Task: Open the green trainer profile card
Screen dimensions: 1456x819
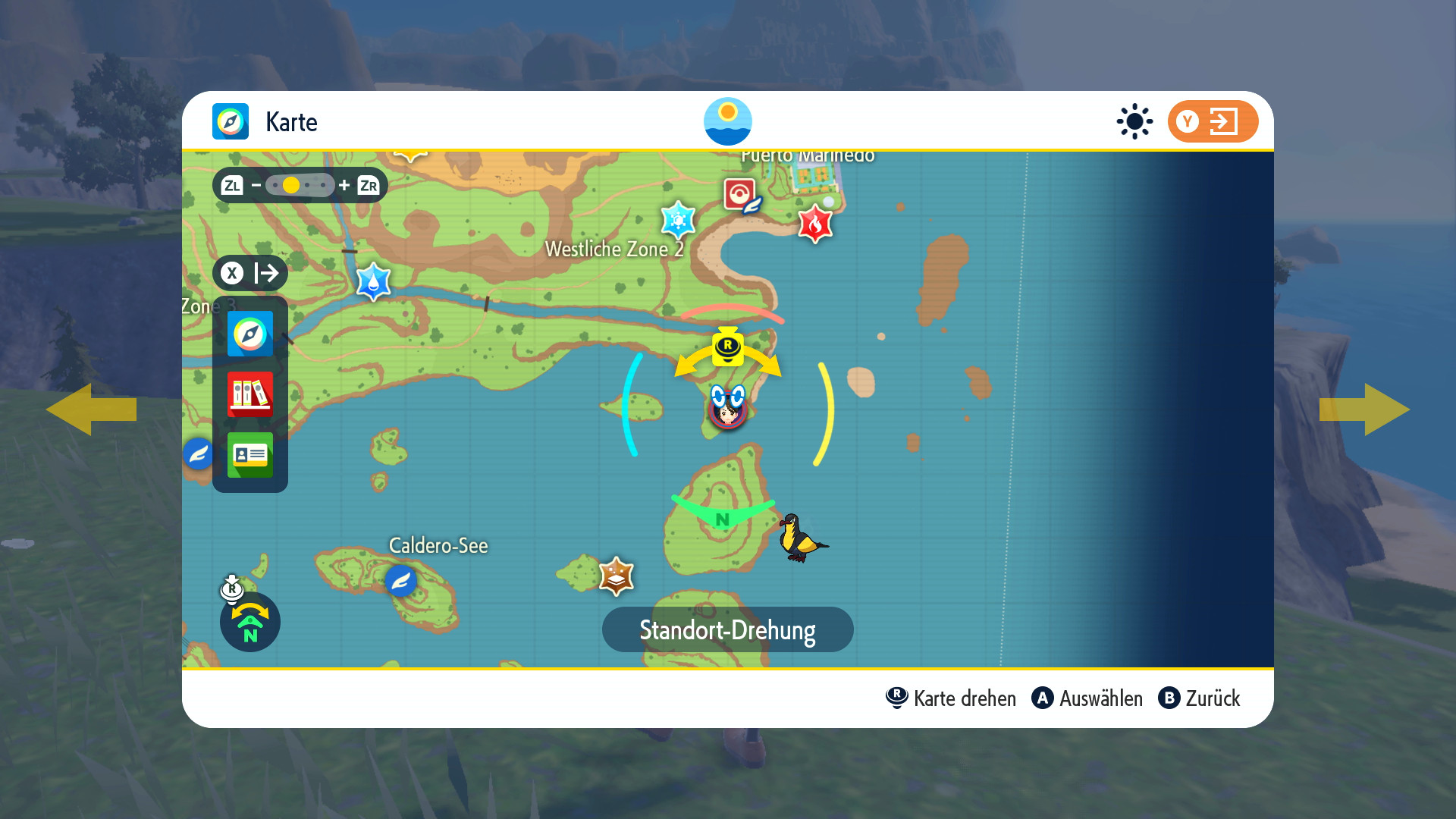Action: (x=249, y=455)
